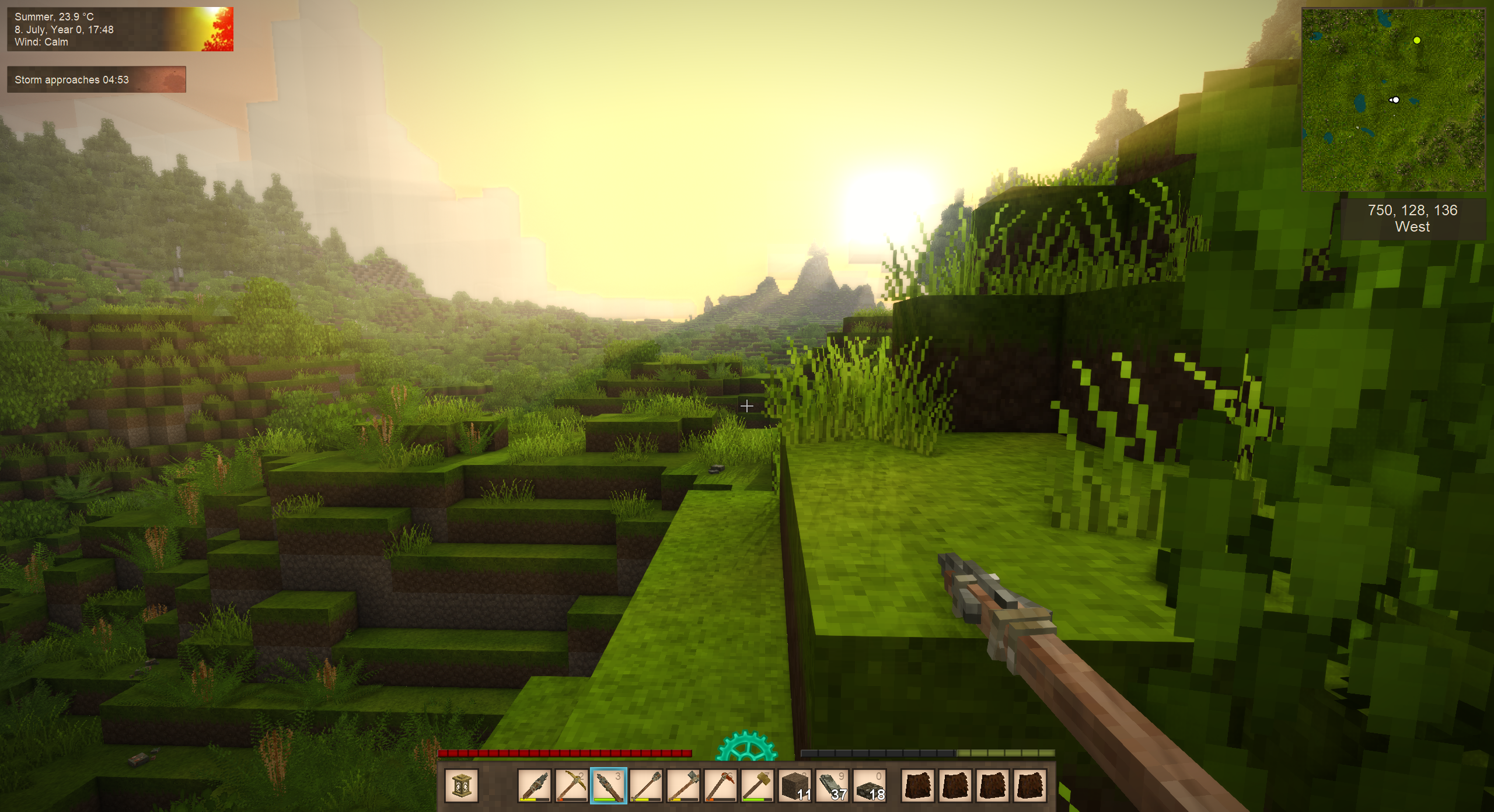This screenshot has height=812, width=1494.
Task: Select the soil block stack of 11
Action: point(795,785)
